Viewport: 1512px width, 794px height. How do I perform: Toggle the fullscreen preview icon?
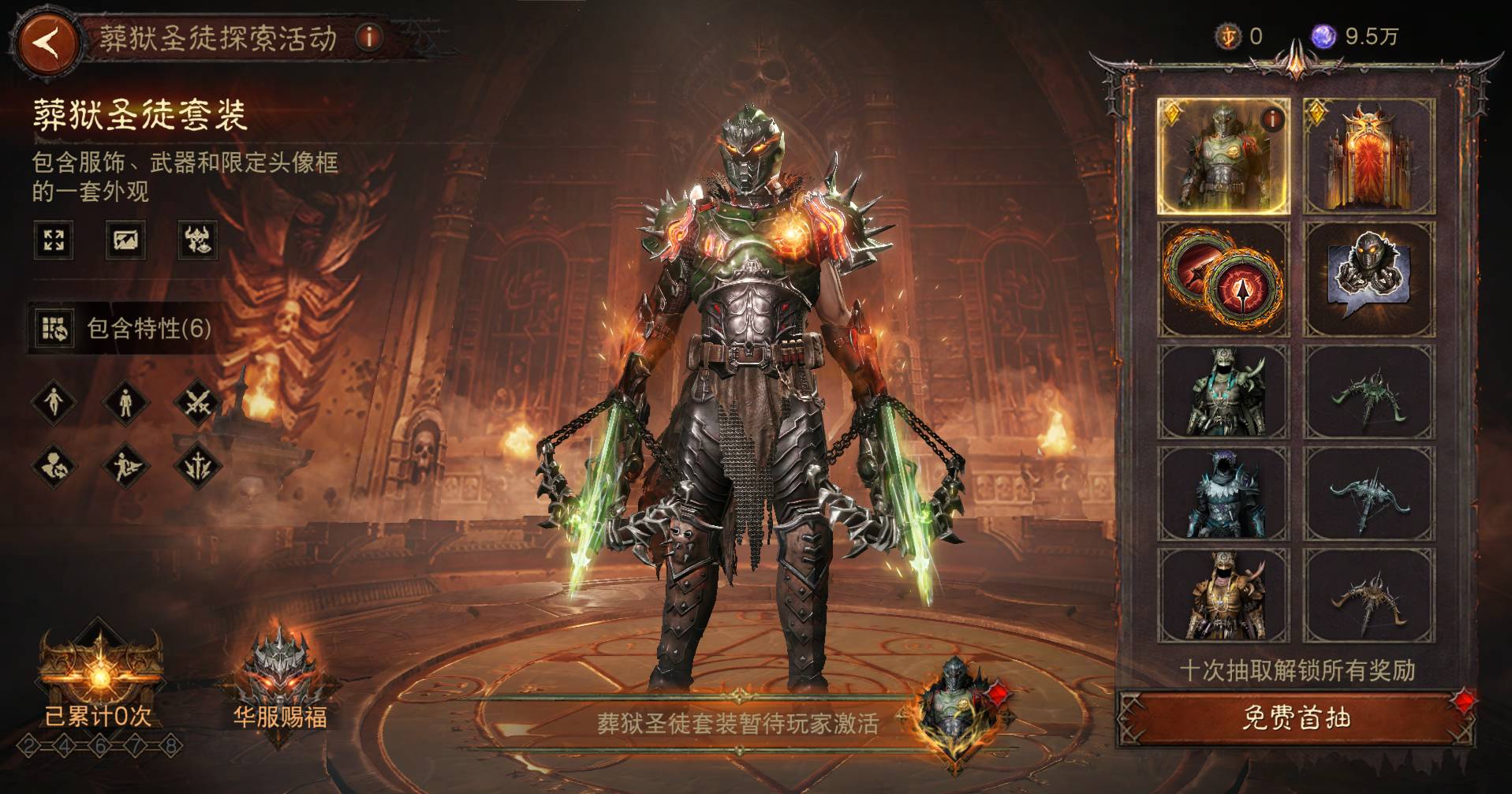coord(54,240)
